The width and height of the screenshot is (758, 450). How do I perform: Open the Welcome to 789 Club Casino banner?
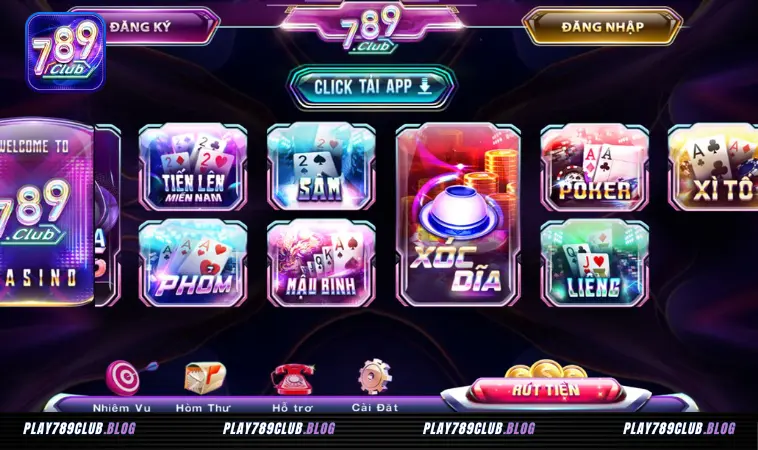(45, 213)
